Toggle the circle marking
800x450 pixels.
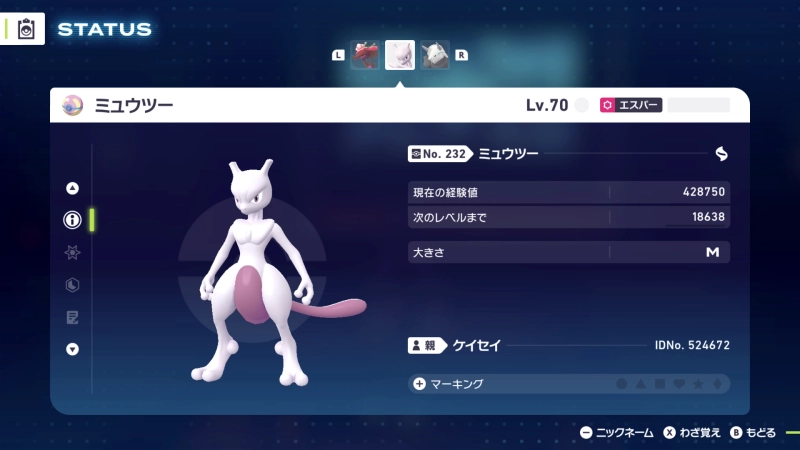click(x=621, y=384)
